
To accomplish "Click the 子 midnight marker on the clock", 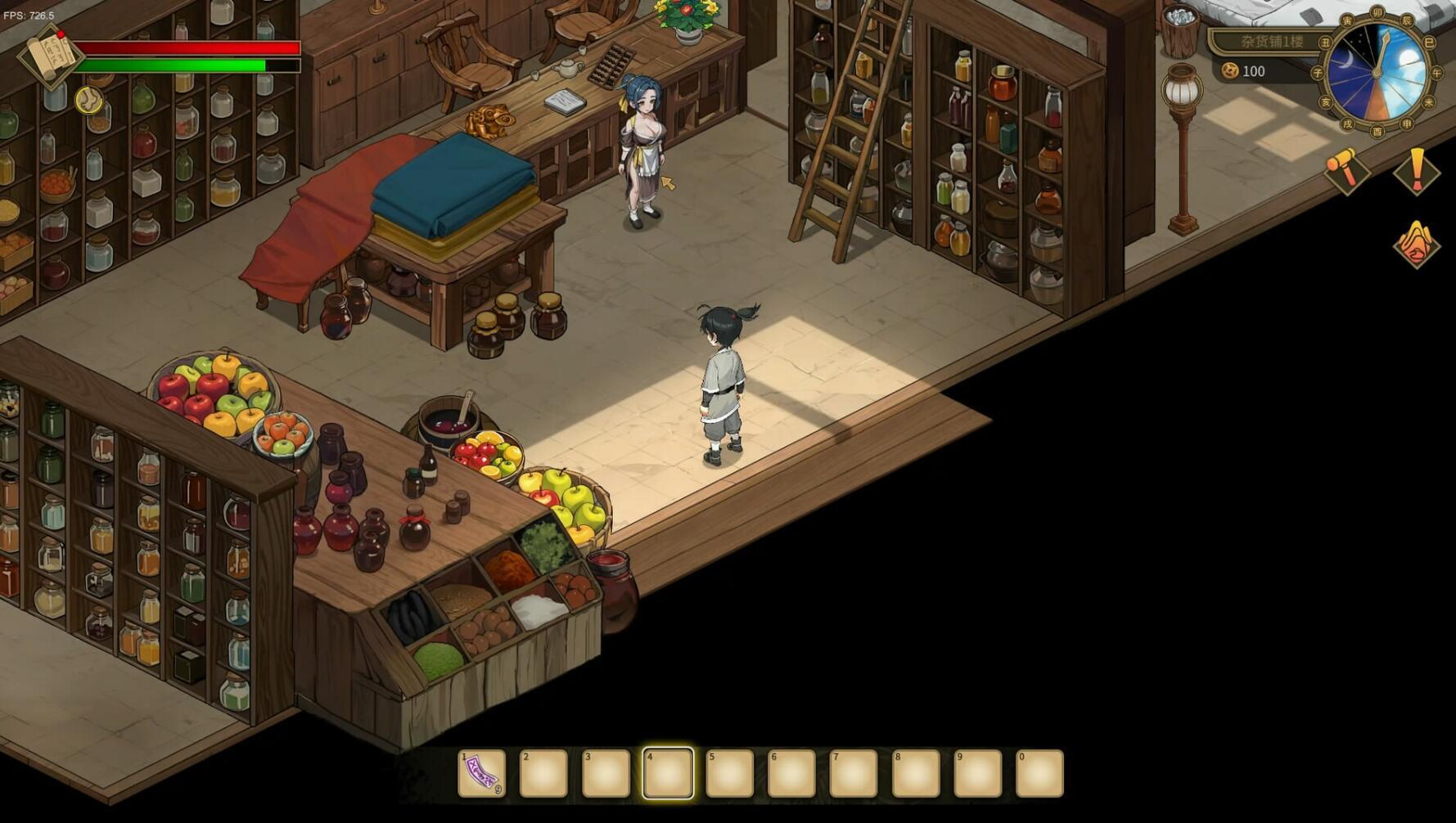I will pyautogui.click(x=1318, y=72).
